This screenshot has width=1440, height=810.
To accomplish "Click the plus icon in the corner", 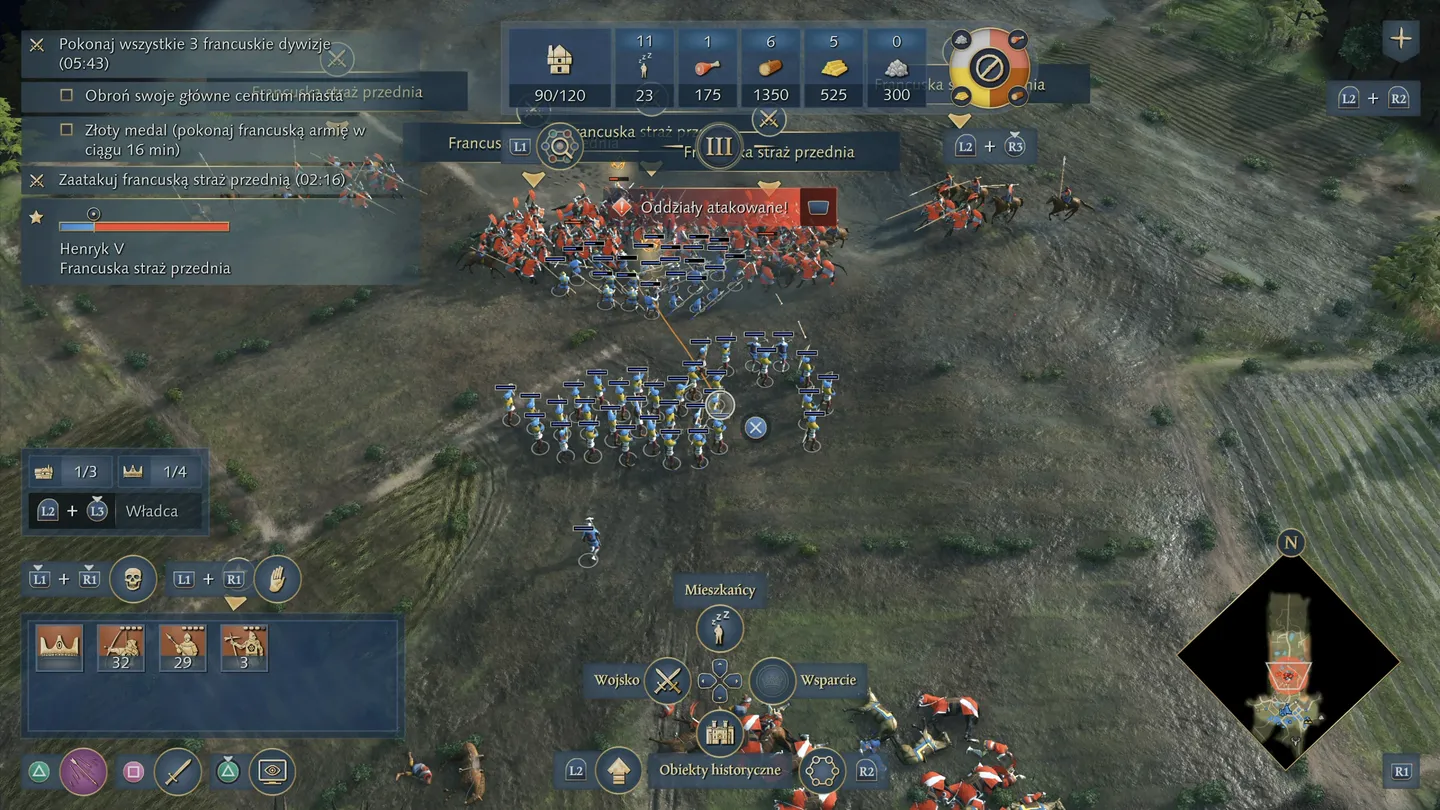I will 1401,40.
